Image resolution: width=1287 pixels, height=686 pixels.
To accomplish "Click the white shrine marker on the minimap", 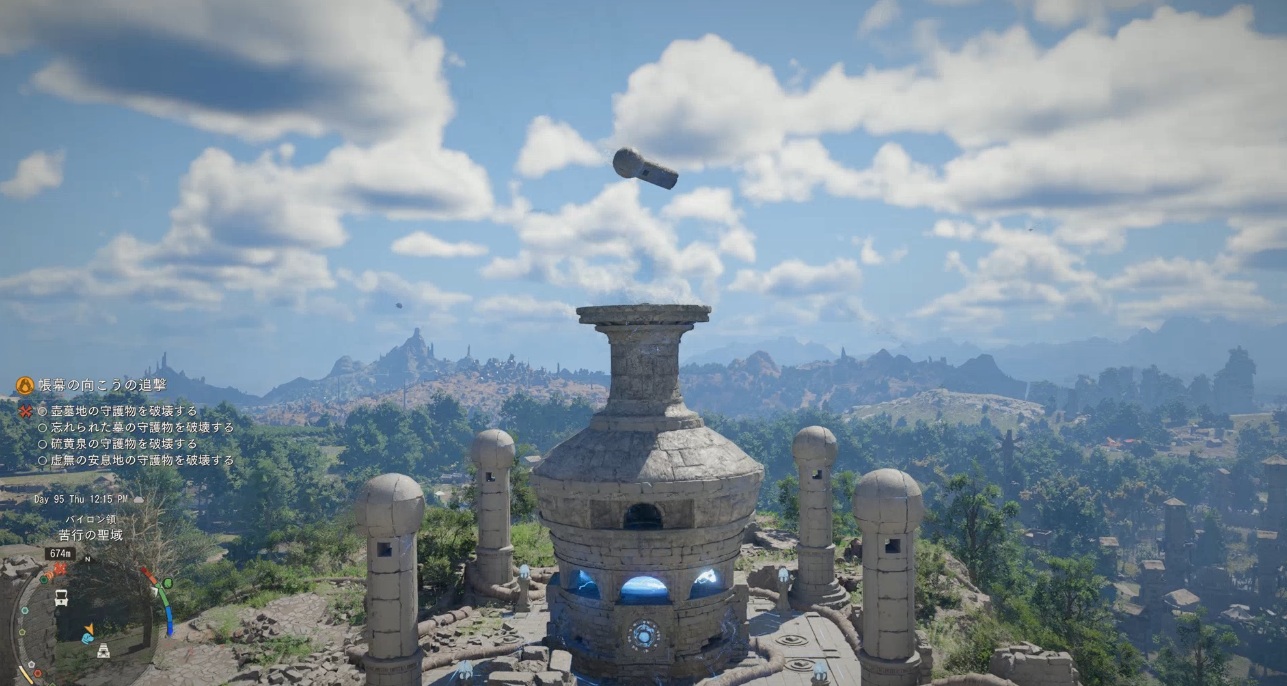I will click(102, 650).
